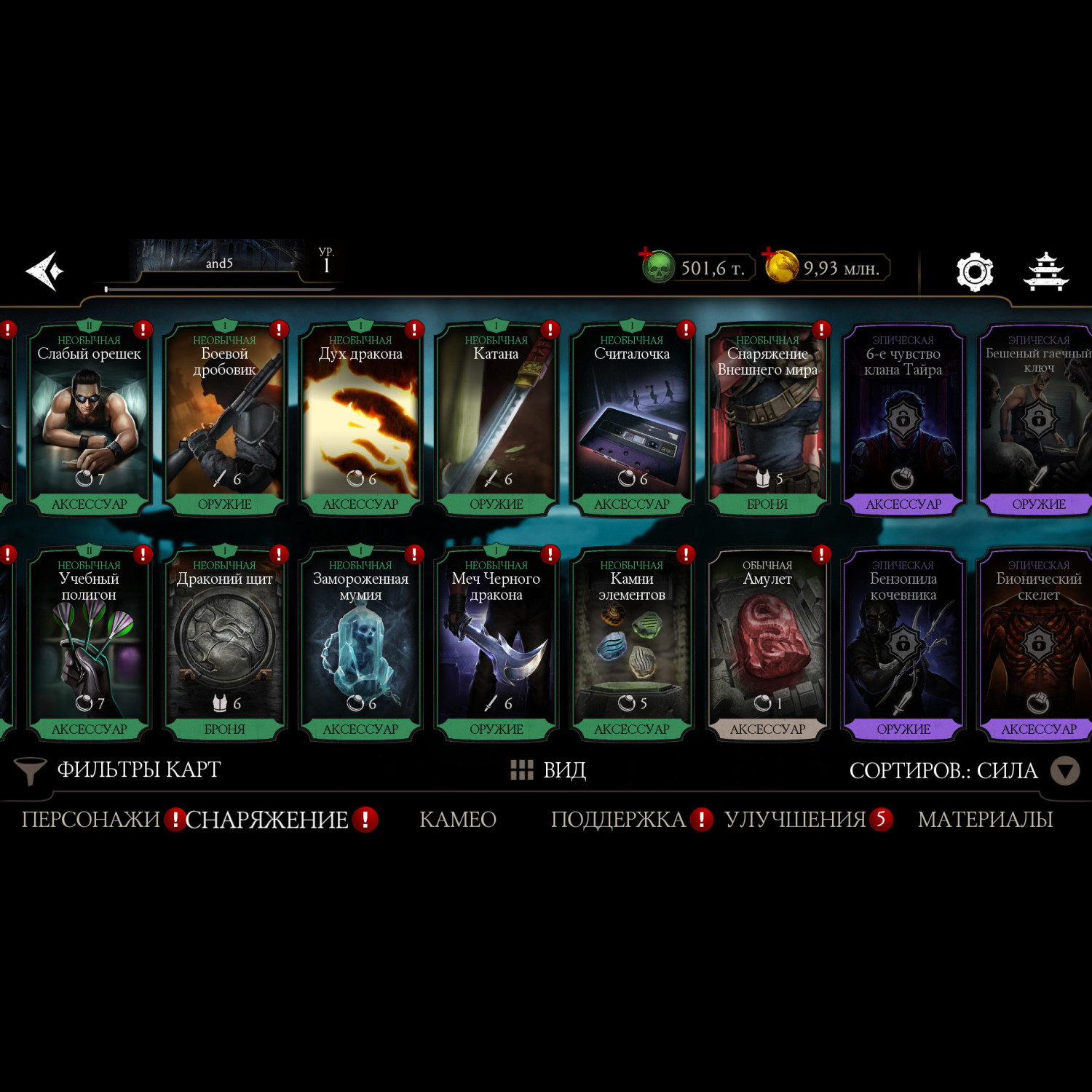Select the Считалочка cassette card

coord(632,420)
